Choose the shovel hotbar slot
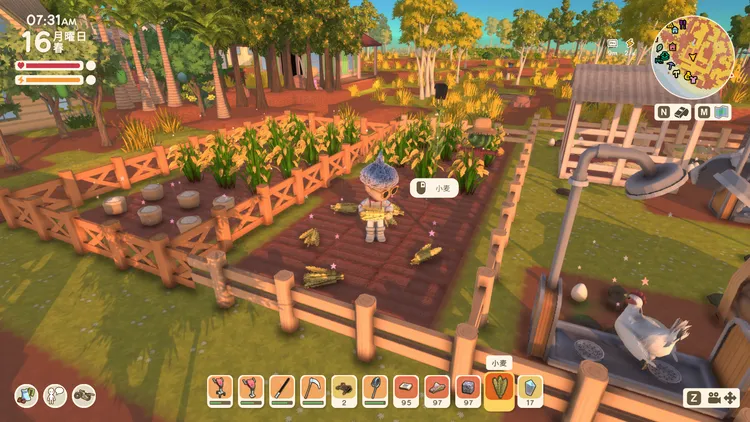Image resolution: width=750 pixels, height=422 pixels. 374,388
